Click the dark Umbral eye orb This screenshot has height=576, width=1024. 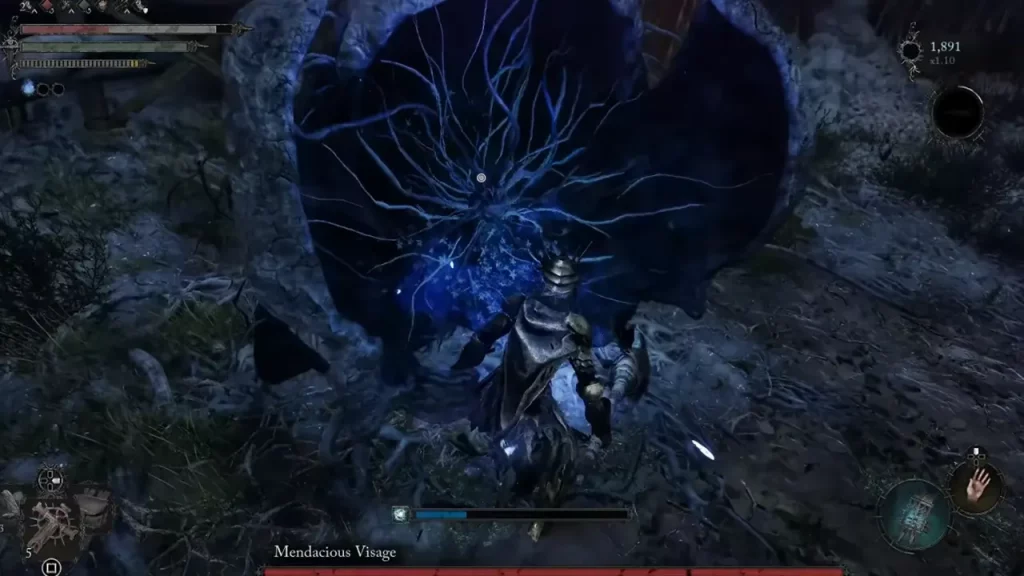[x=957, y=112]
